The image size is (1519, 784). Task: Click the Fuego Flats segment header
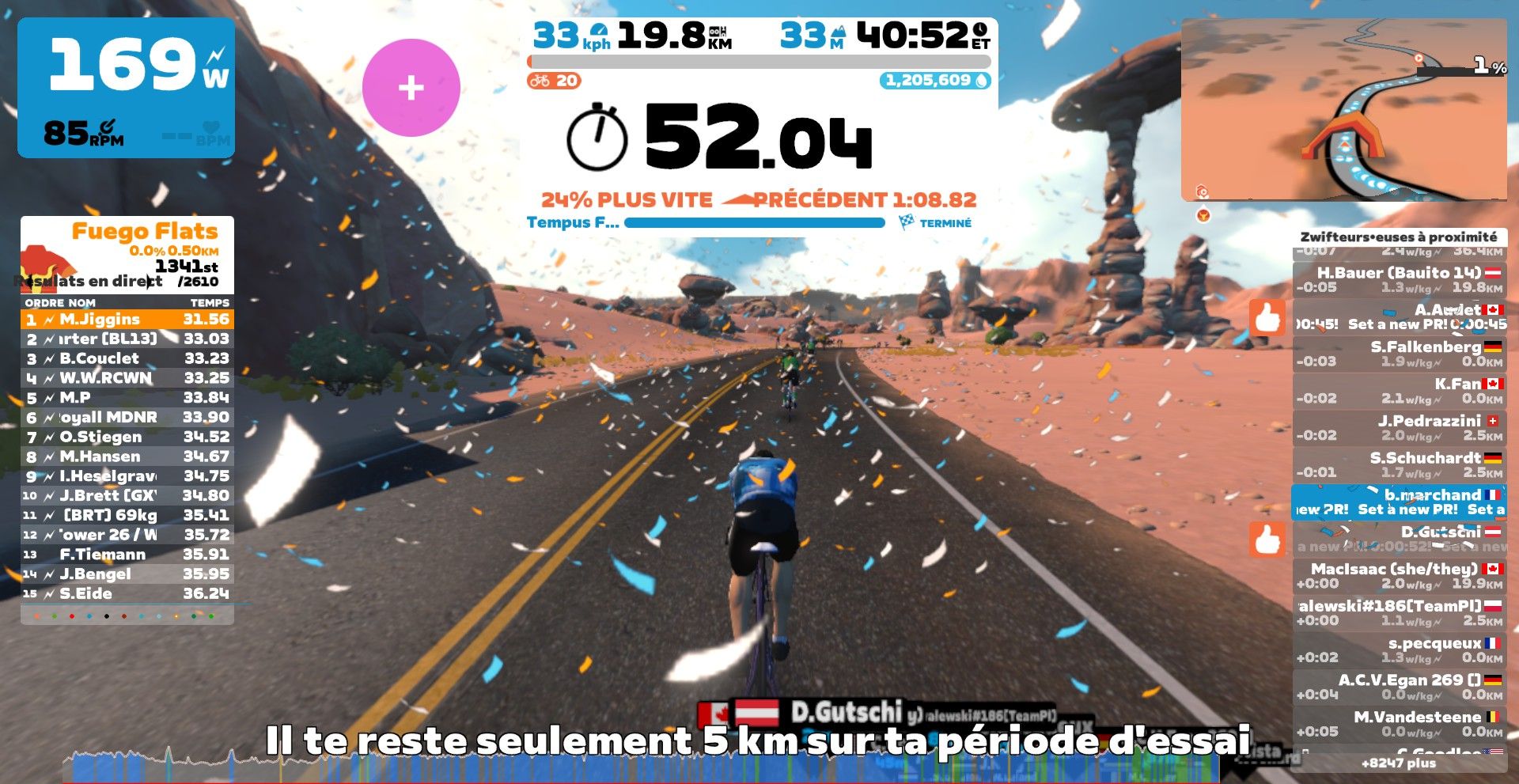click(x=144, y=232)
